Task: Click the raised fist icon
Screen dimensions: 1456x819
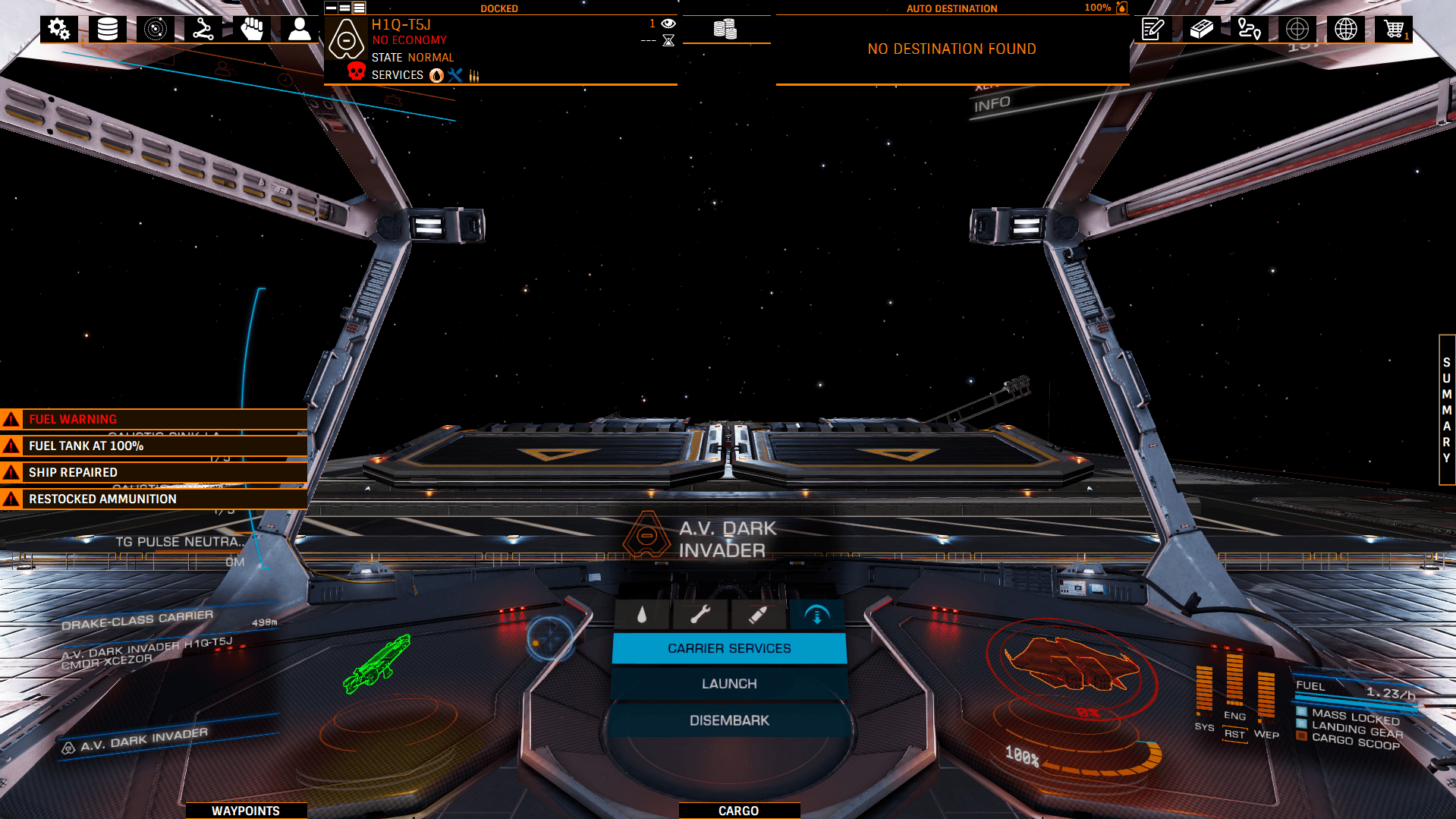Action: pos(251,30)
